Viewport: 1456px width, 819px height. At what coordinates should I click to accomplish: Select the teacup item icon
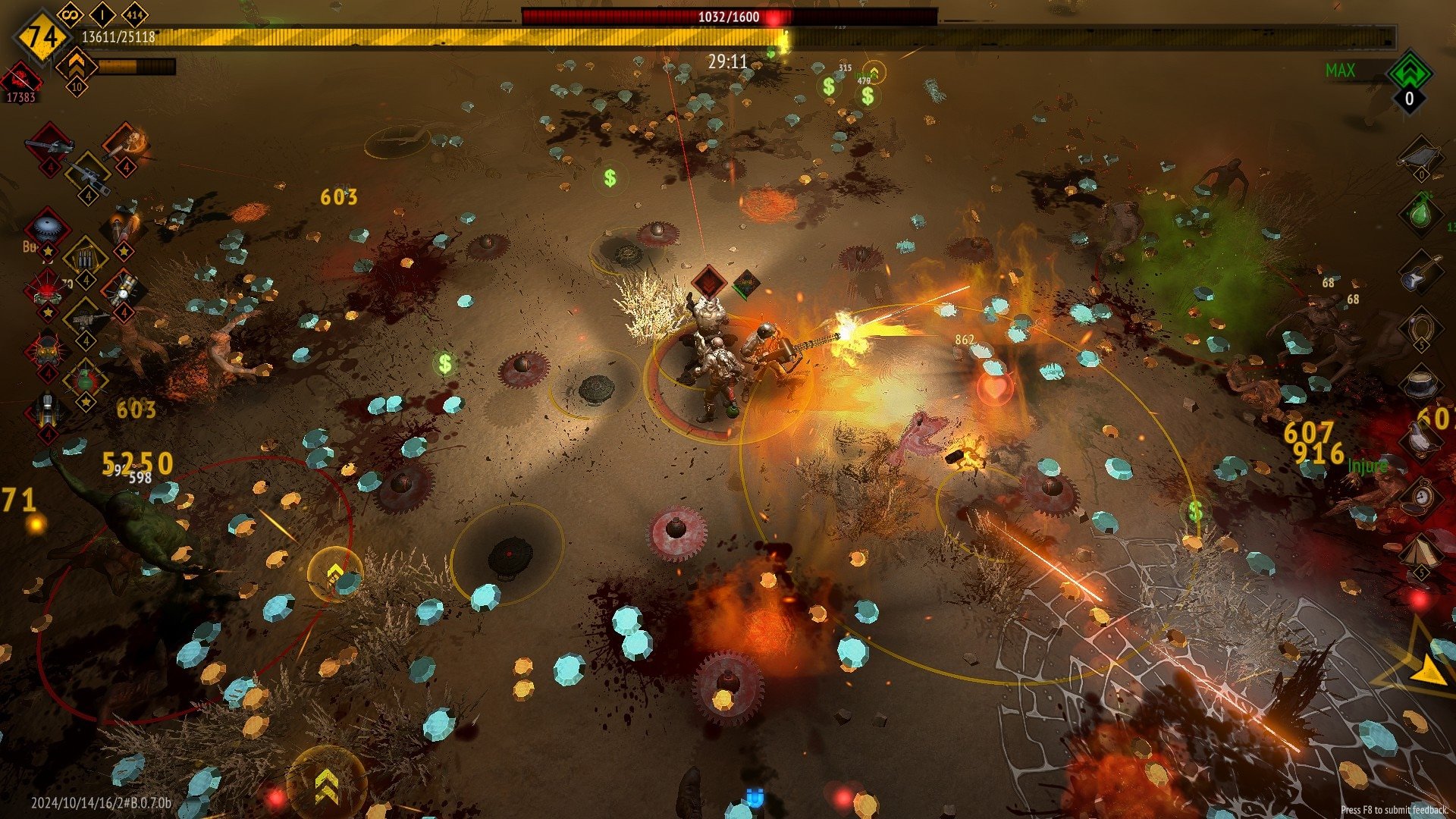(x=1420, y=383)
